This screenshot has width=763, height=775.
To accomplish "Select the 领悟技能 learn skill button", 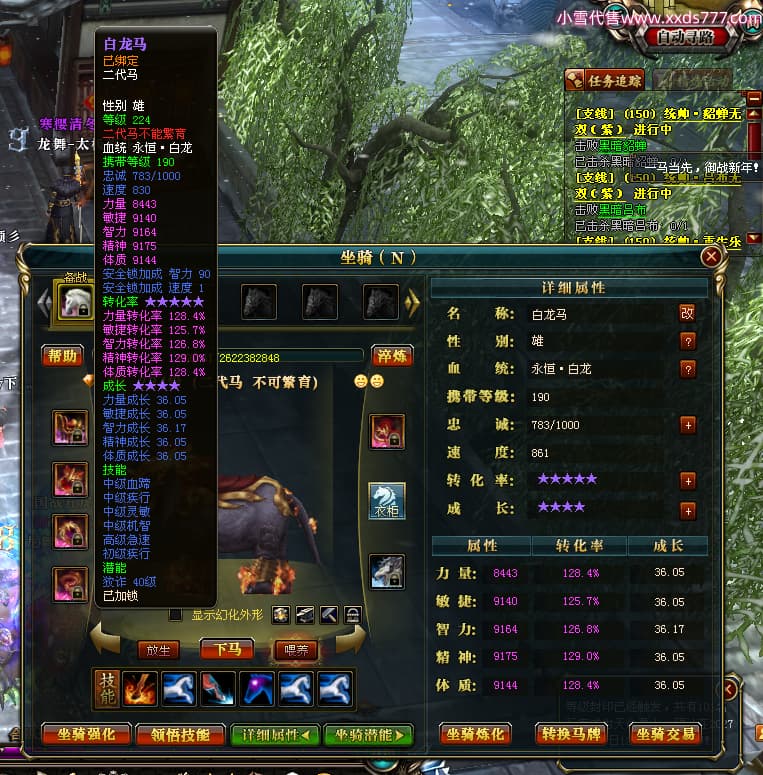I will pyautogui.click(x=182, y=735).
